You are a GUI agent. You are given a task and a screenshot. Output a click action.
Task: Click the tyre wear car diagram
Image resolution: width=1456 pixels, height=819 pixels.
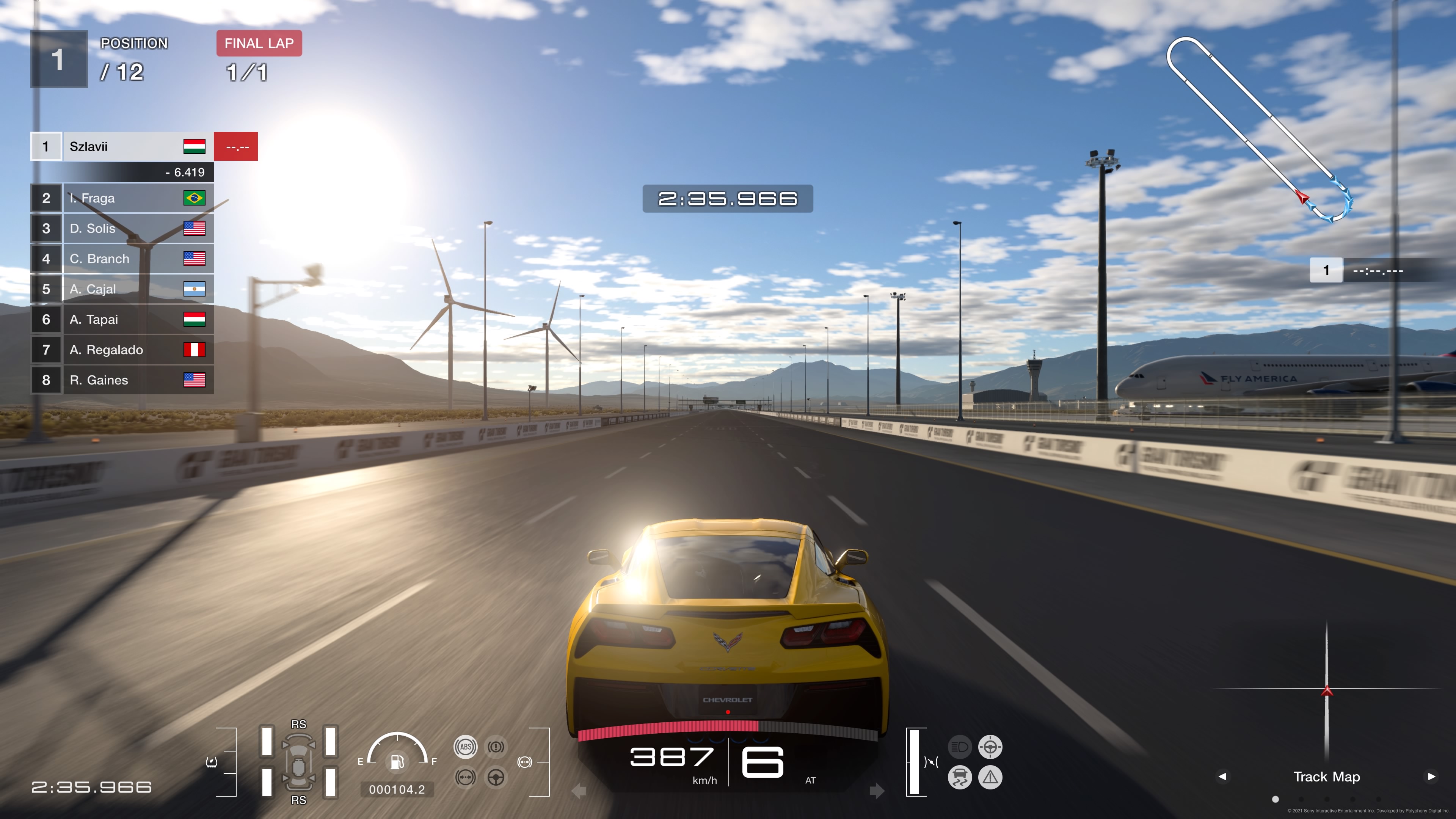click(x=298, y=762)
